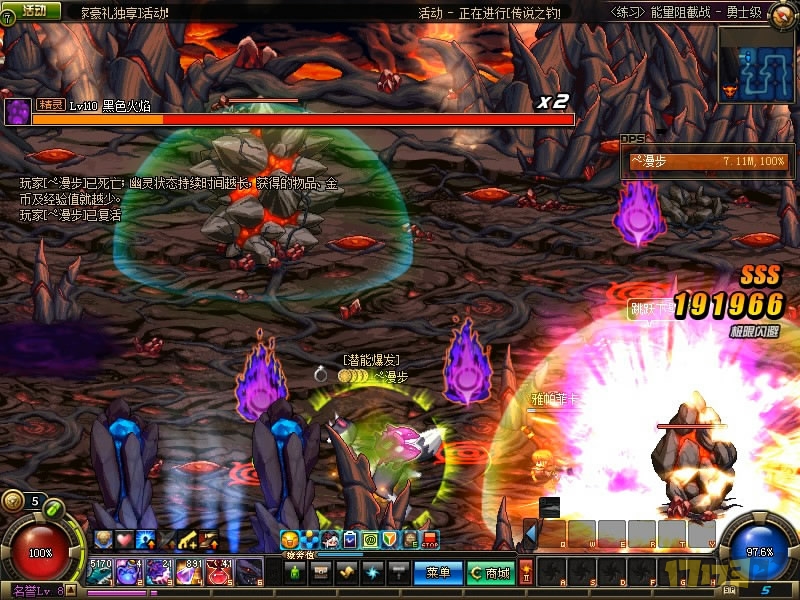Click the 黑色火焰 boss portrait icon
Image resolution: width=800 pixels, height=600 pixels.
17,111
